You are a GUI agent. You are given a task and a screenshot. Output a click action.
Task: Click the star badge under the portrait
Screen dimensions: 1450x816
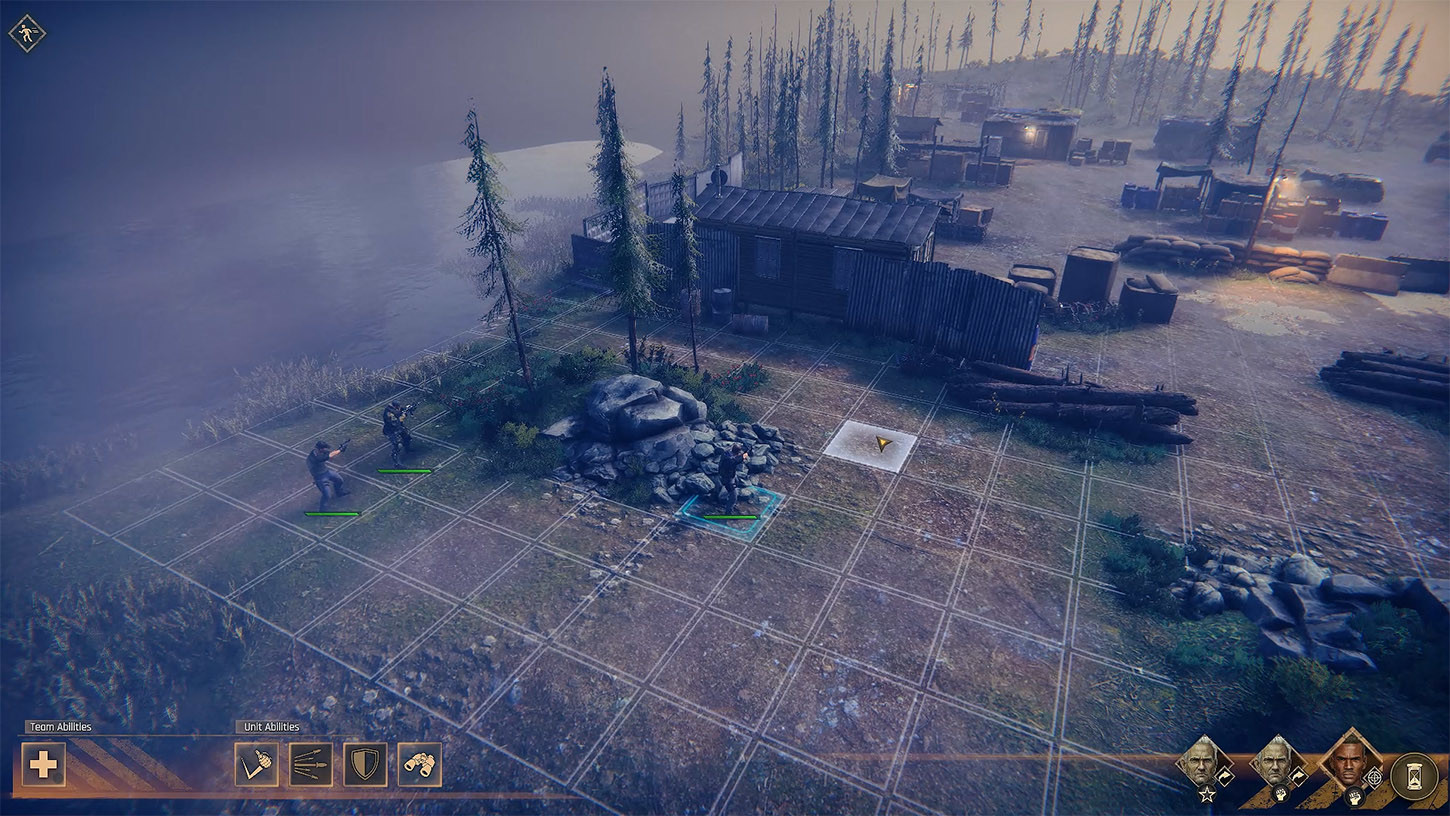(1207, 795)
